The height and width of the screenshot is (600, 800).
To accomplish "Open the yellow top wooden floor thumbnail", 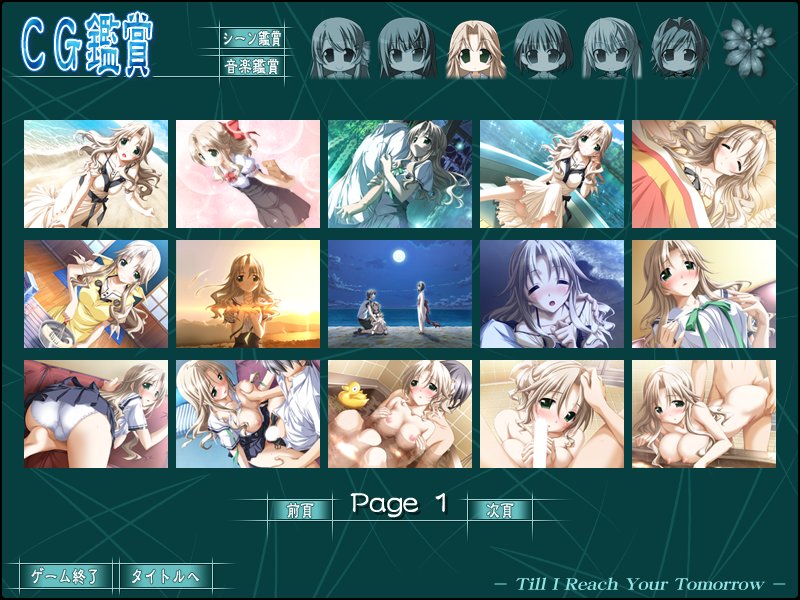I will pos(96,294).
